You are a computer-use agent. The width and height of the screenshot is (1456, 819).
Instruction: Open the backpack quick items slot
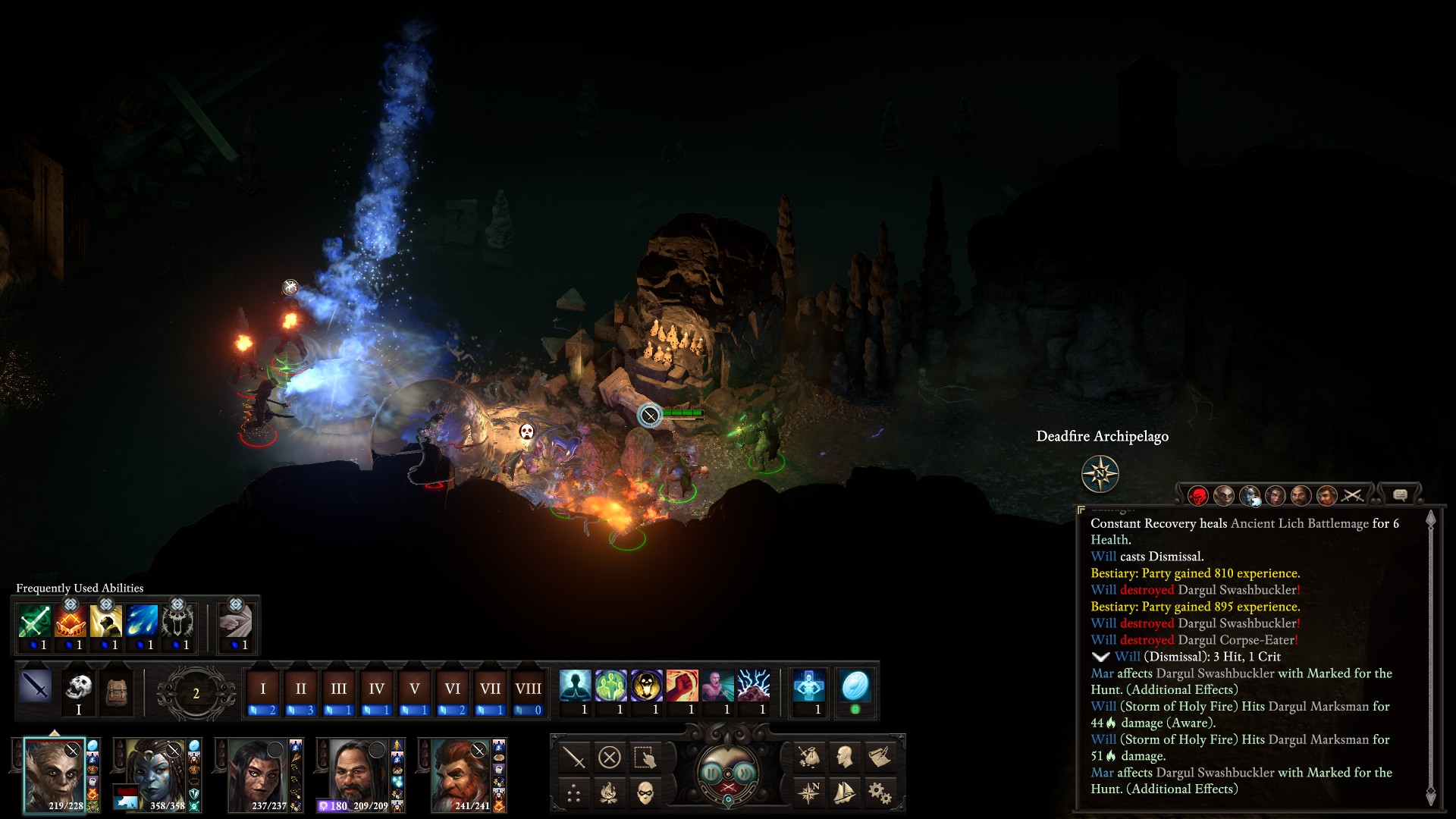[116, 692]
